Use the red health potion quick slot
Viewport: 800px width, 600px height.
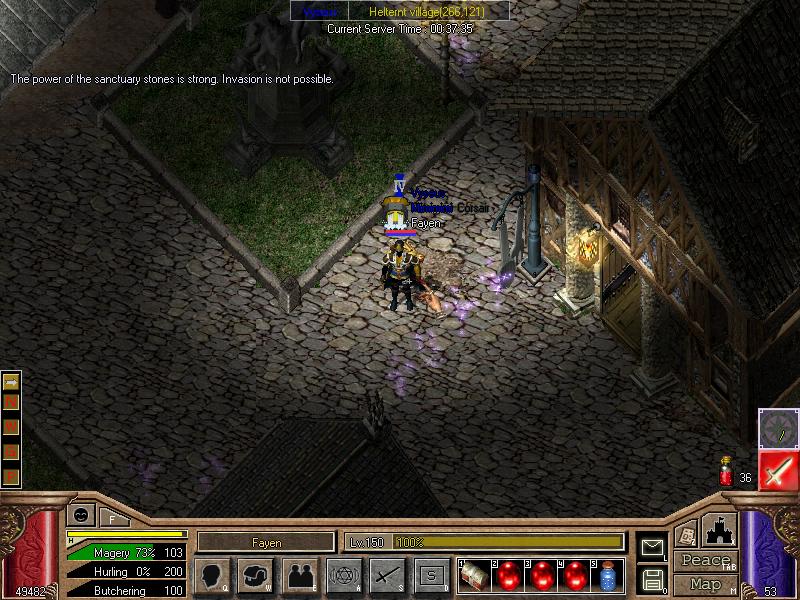727,473
